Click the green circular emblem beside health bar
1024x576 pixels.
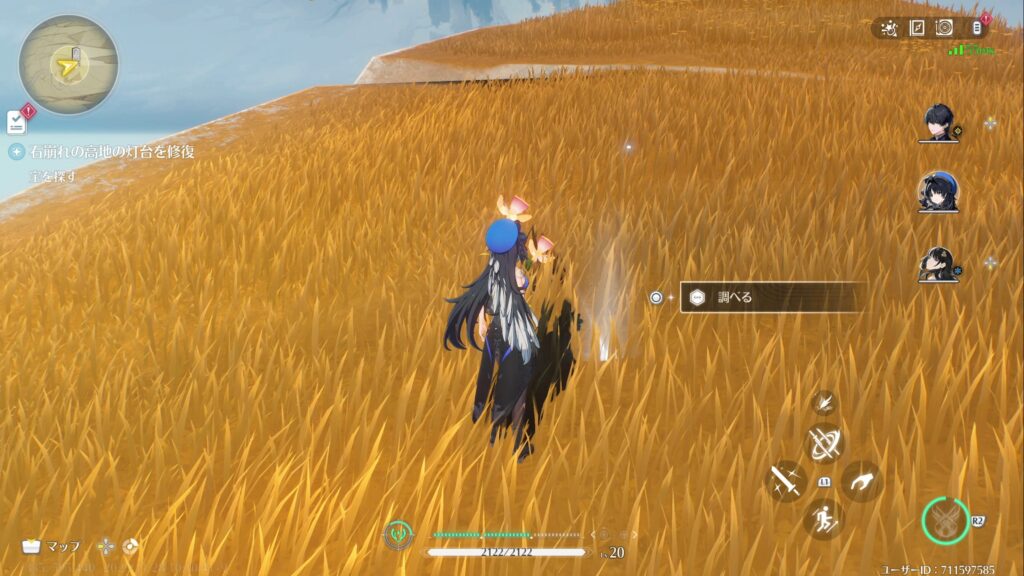[x=398, y=535]
